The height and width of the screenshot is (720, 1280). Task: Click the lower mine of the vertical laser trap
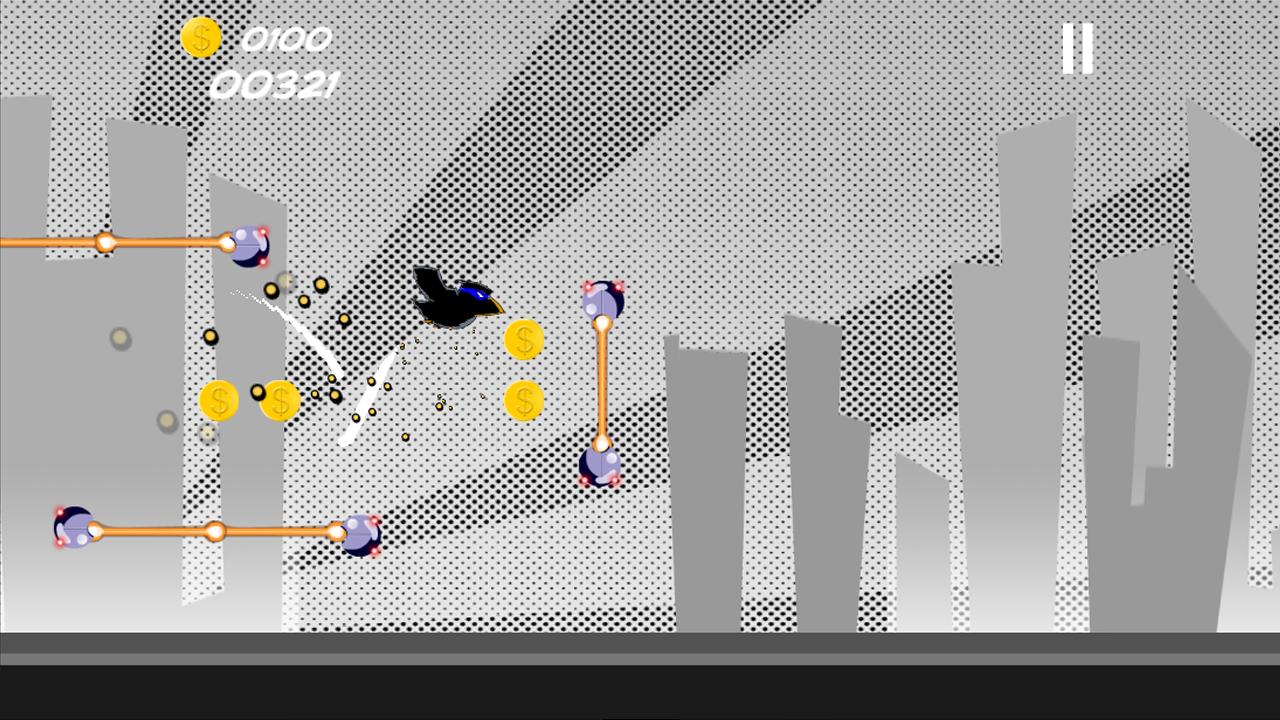pyautogui.click(x=600, y=465)
